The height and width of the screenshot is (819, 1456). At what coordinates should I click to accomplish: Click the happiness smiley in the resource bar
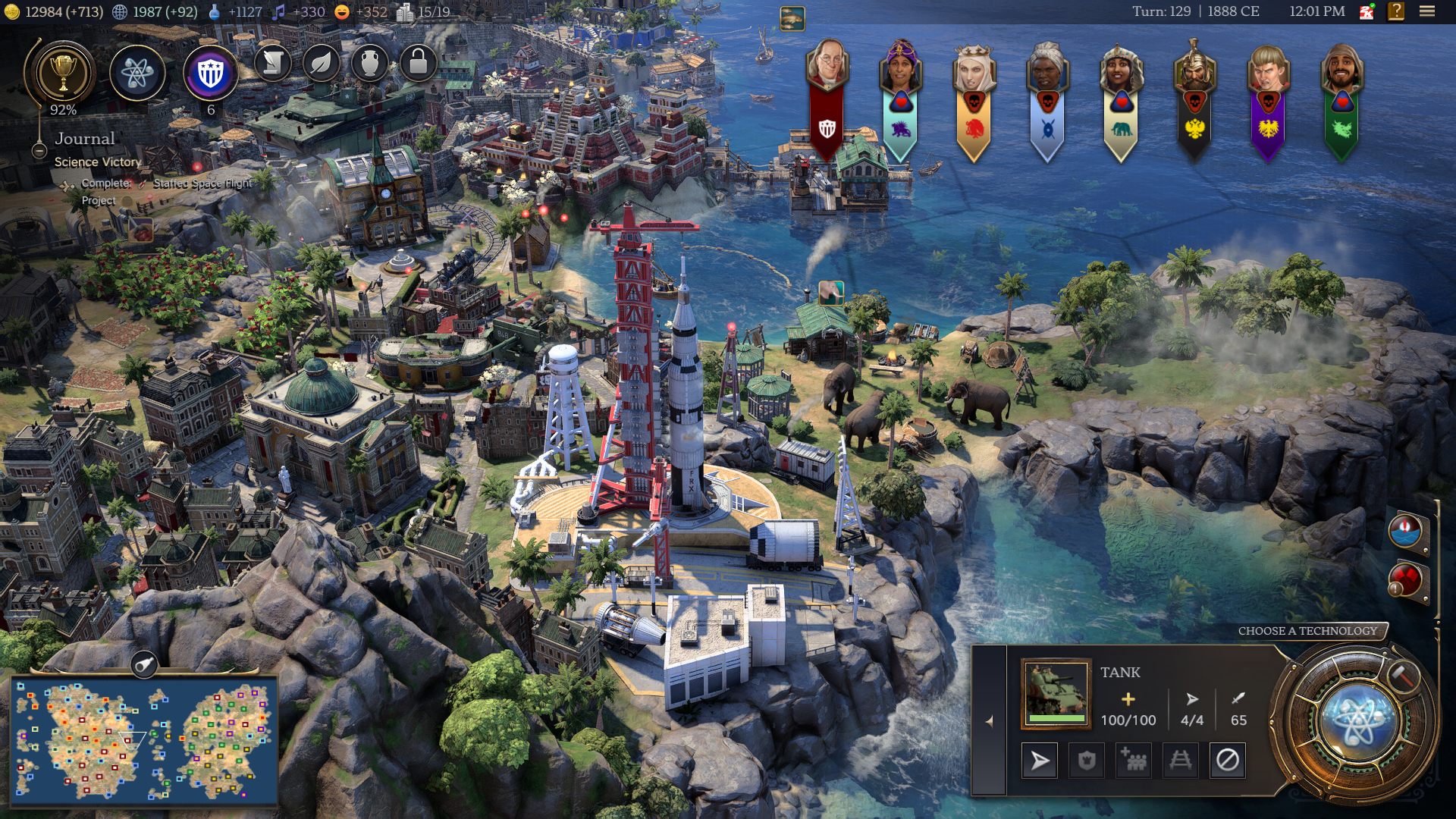pyautogui.click(x=342, y=12)
